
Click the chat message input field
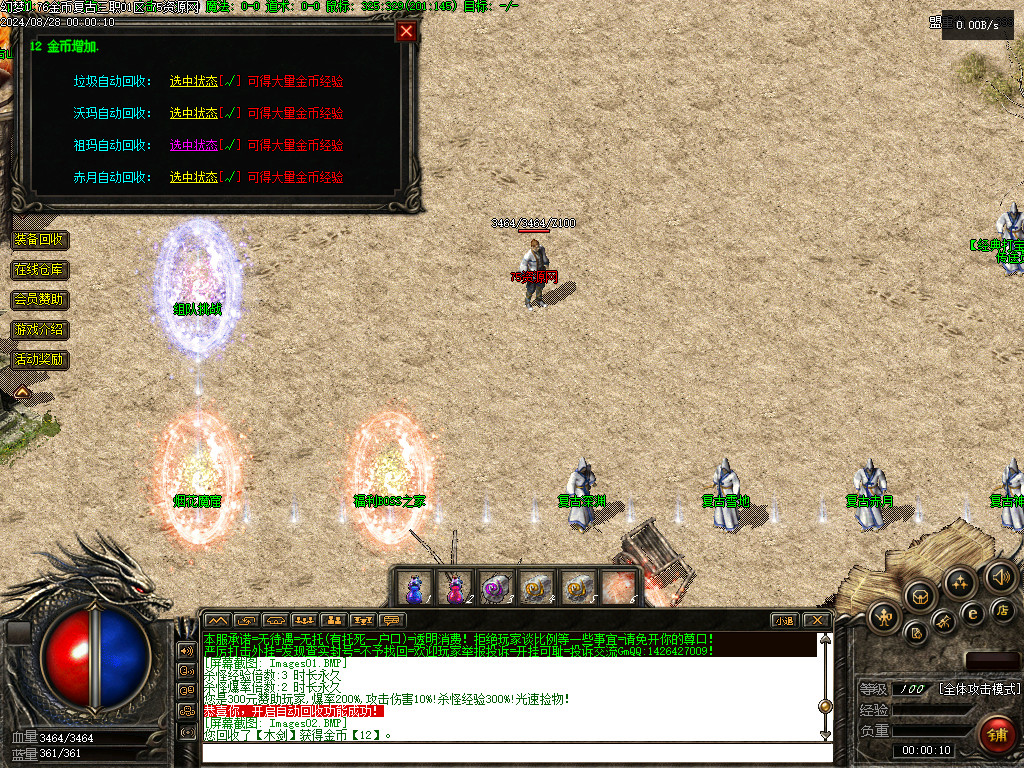coord(510,753)
